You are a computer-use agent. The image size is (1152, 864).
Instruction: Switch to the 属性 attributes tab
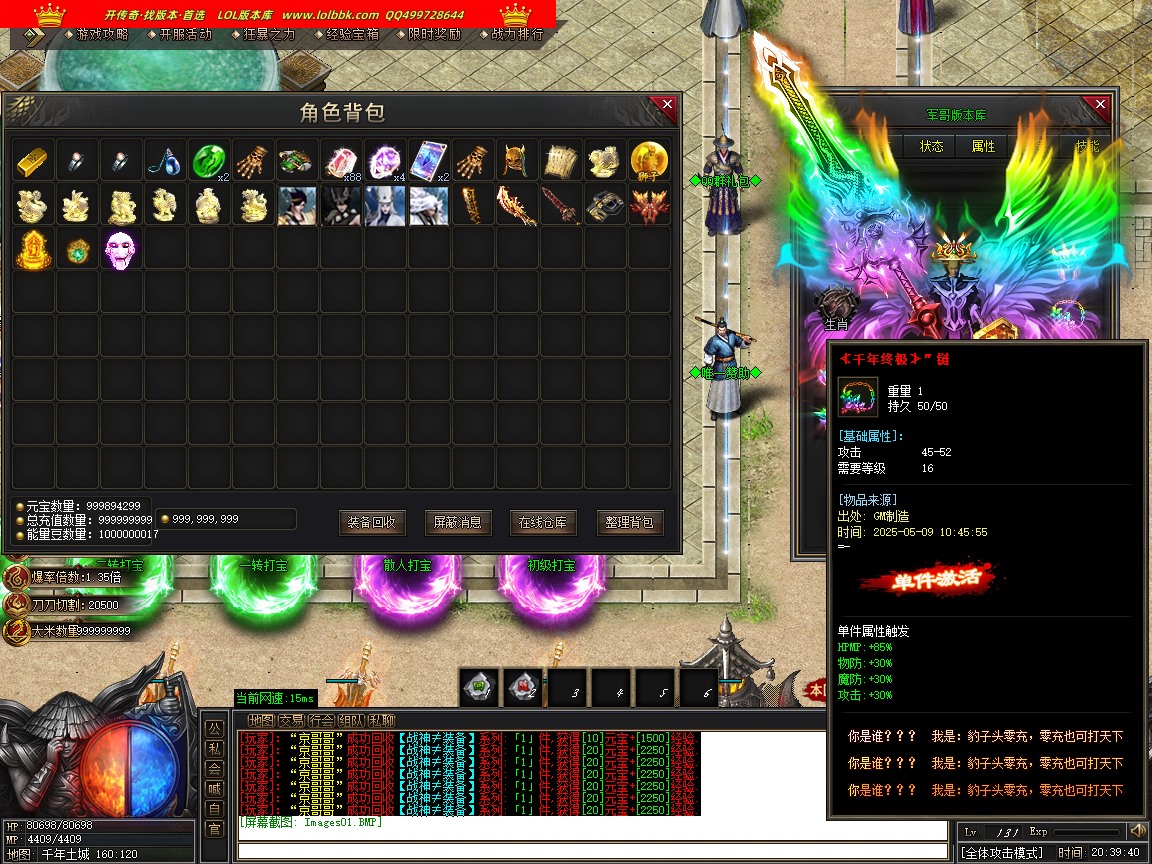(983, 146)
